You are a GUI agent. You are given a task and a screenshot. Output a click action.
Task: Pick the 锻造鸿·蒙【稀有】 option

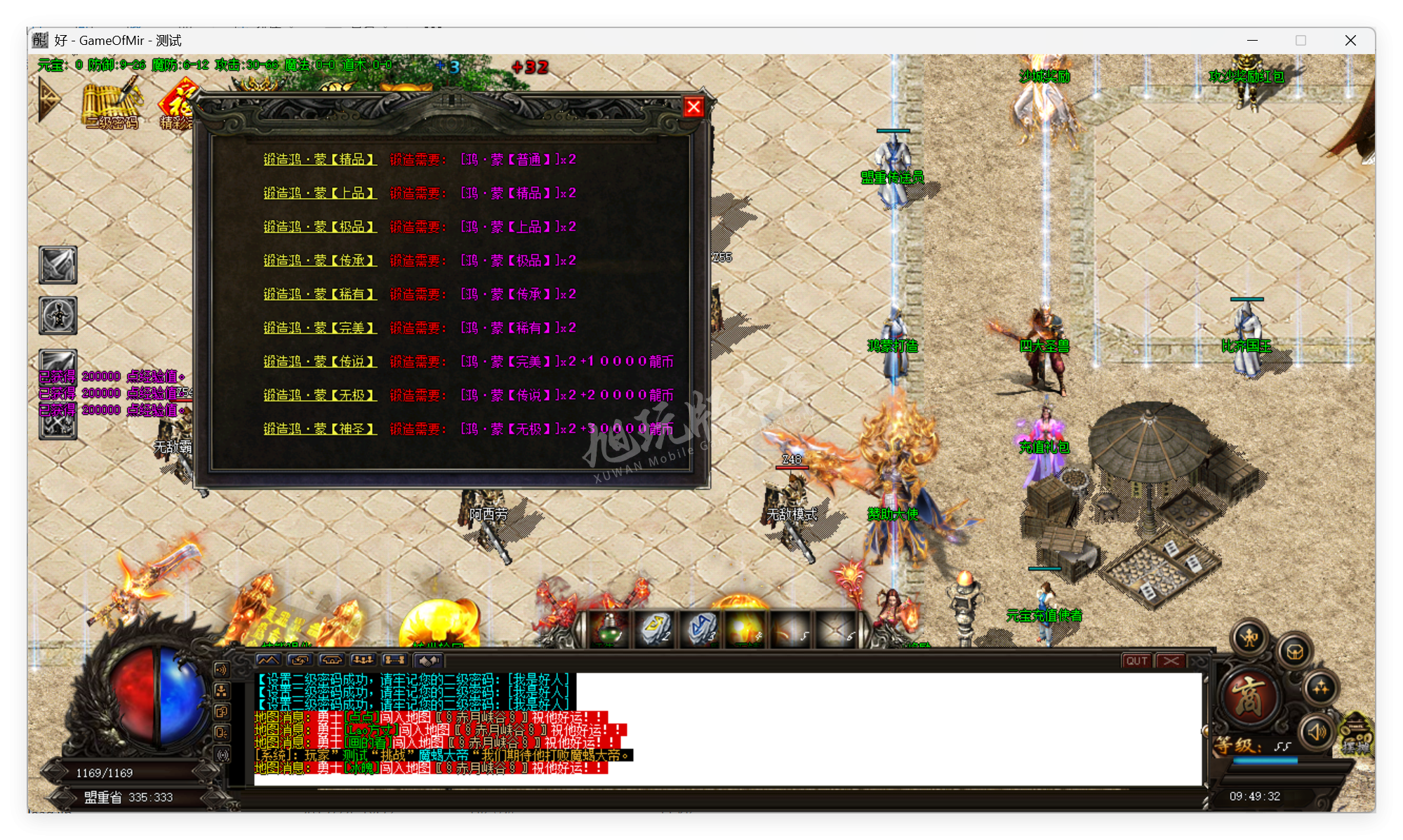pyautogui.click(x=319, y=295)
